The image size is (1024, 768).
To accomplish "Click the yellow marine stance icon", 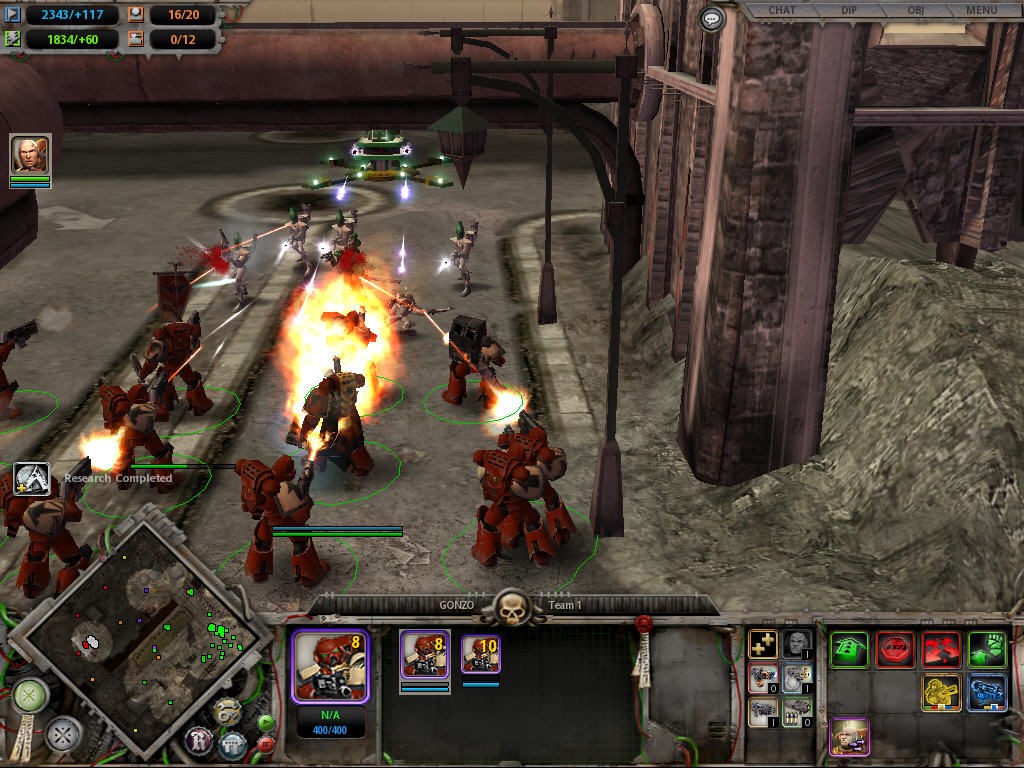I will point(941,693).
